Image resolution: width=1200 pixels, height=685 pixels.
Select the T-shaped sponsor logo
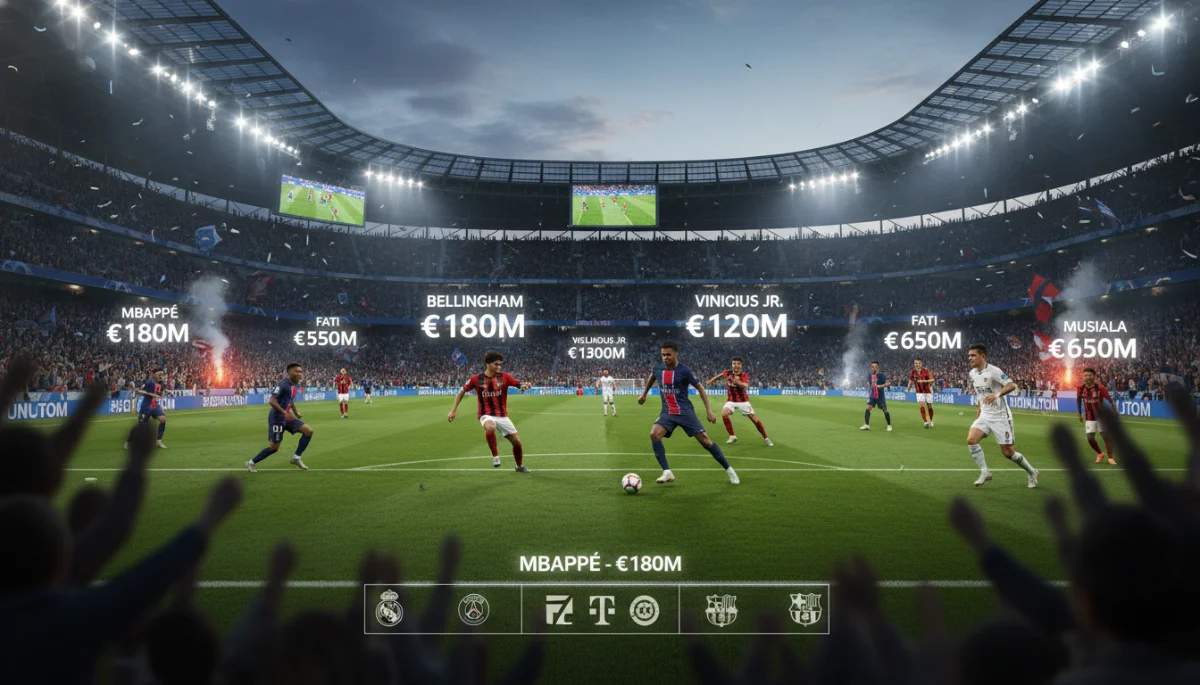point(601,609)
